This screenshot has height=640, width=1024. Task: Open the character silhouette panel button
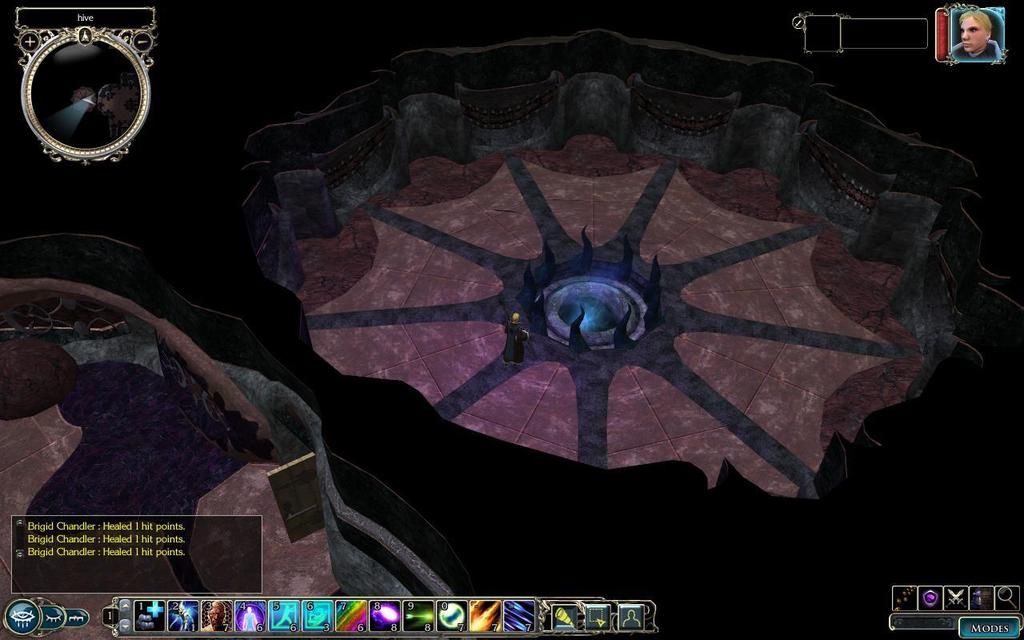click(x=630, y=615)
